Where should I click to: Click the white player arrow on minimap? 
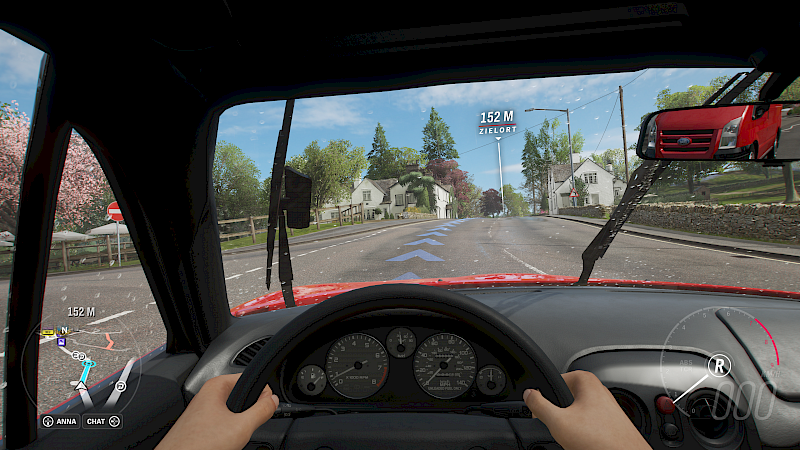tap(82, 384)
